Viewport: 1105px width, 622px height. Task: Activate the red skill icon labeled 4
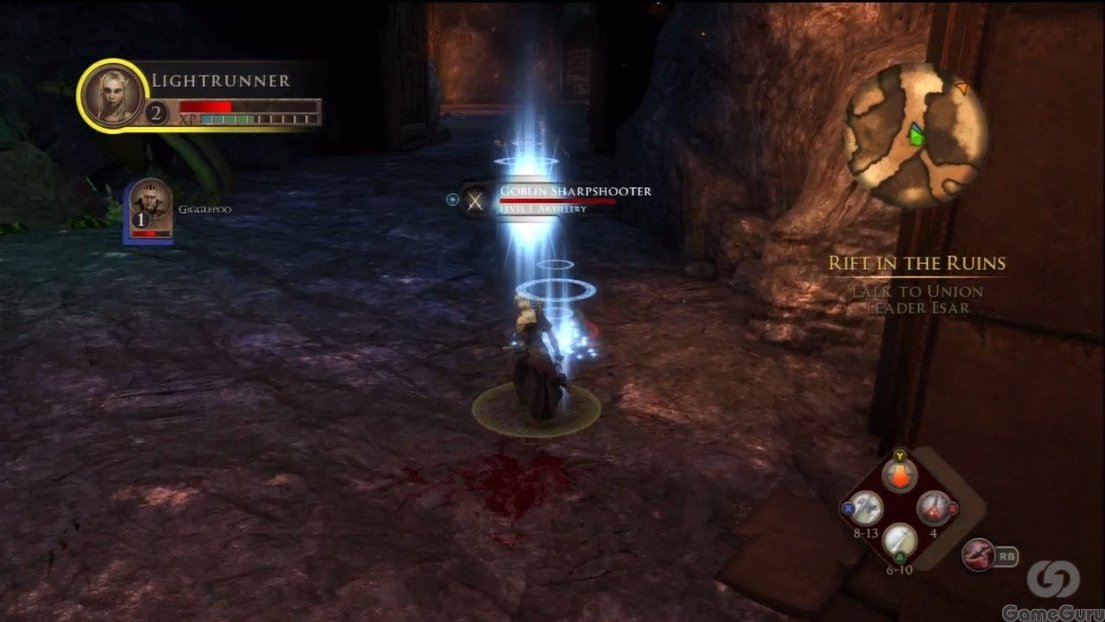pyautogui.click(x=934, y=508)
